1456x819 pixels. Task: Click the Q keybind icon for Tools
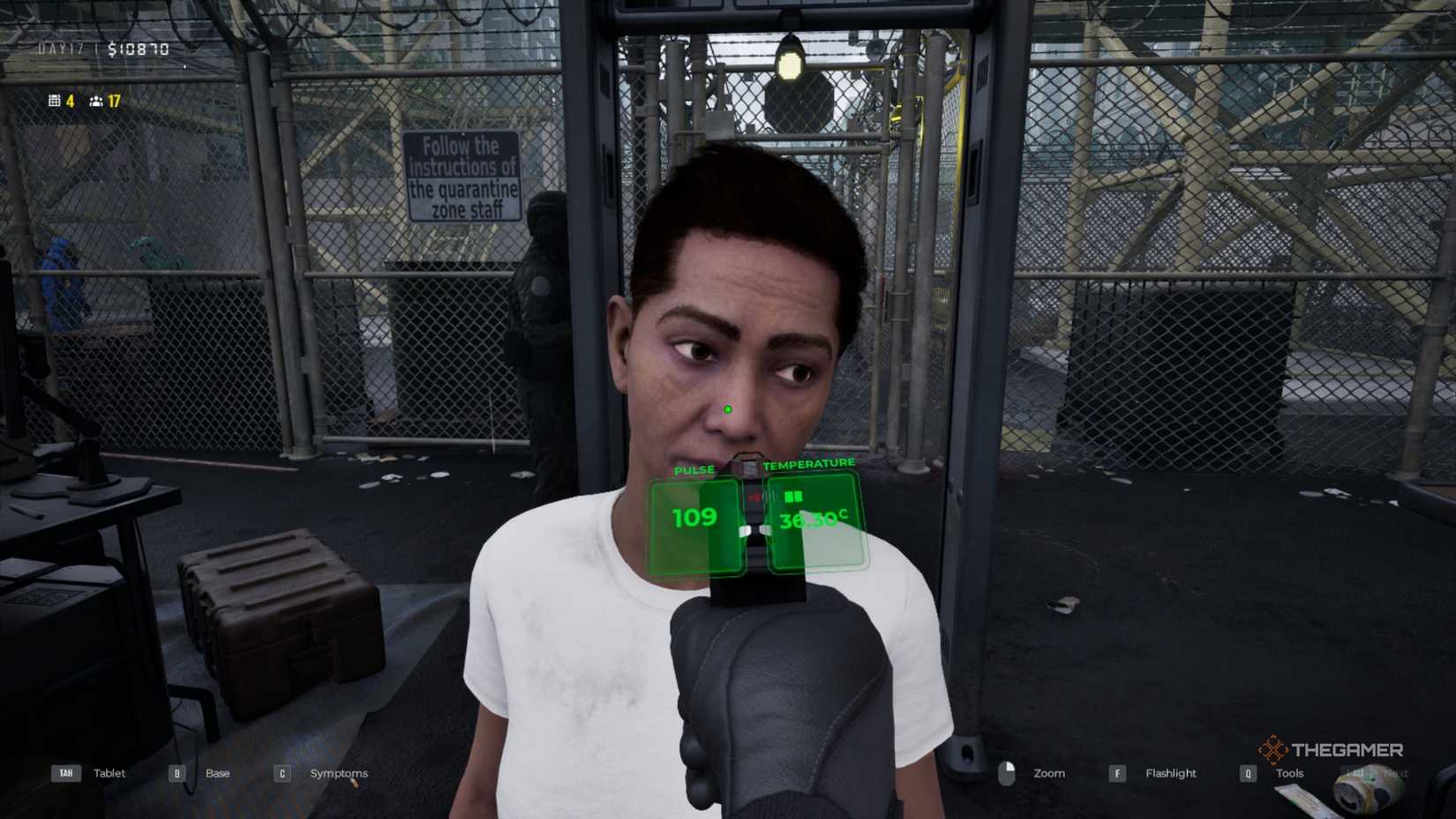click(1247, 773)
